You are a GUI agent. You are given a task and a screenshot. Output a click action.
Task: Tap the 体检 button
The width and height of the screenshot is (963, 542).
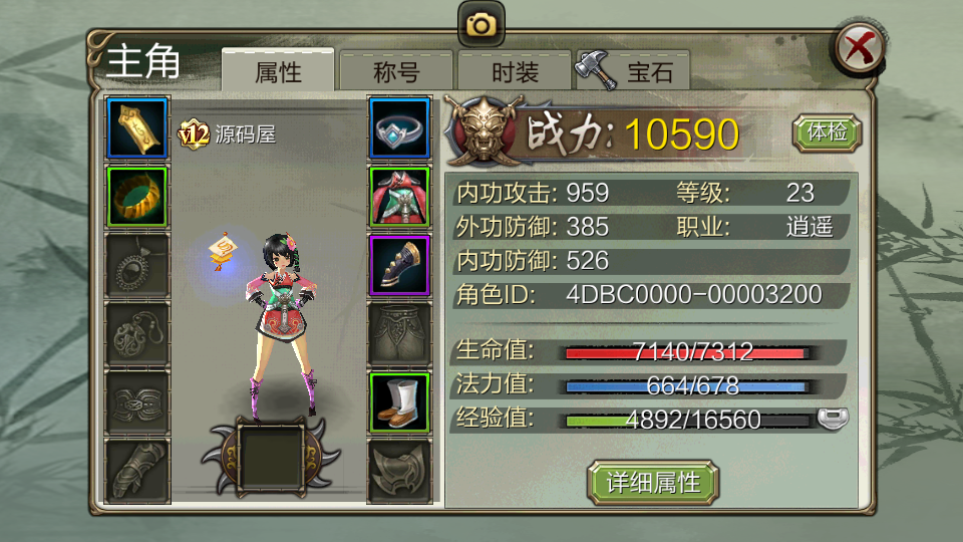pos(826,132)
